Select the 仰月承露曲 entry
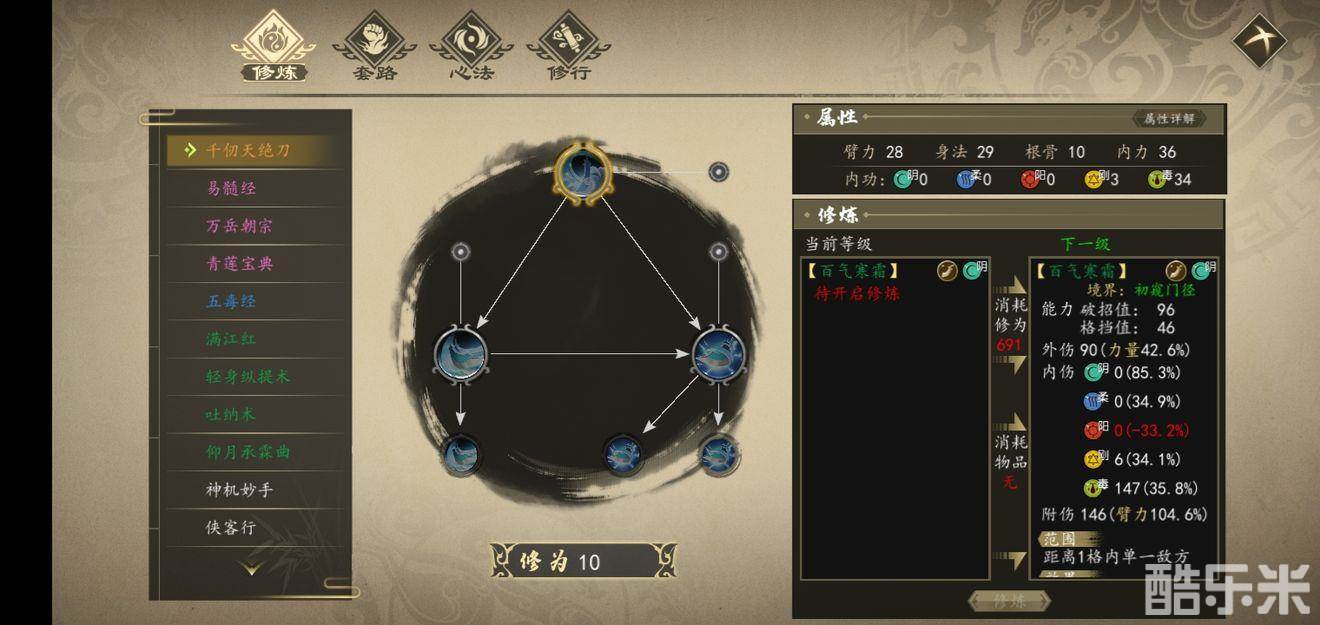The height and width of the screenshot is (625, 1320). click(x=247, y=452)
